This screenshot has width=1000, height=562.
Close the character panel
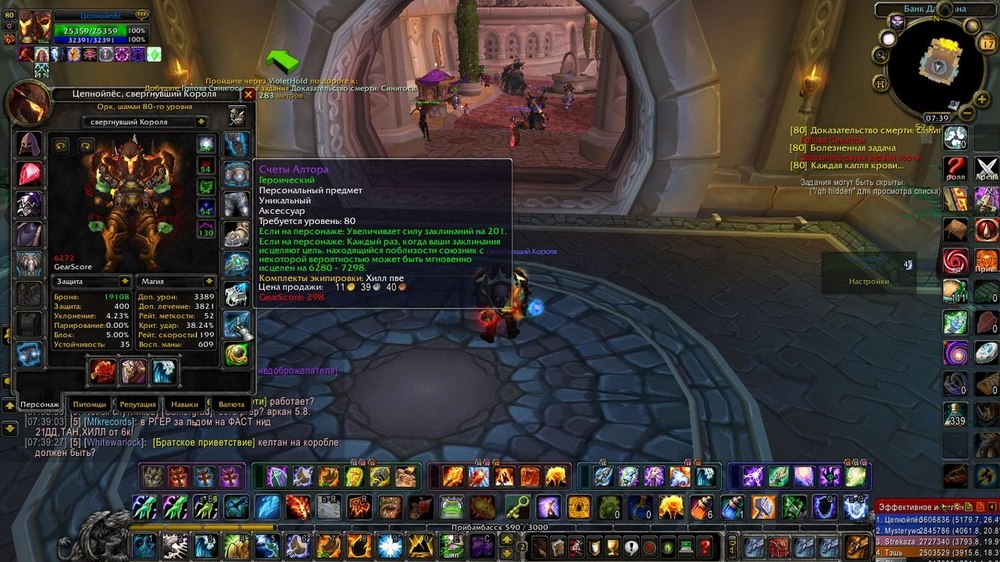248,95
